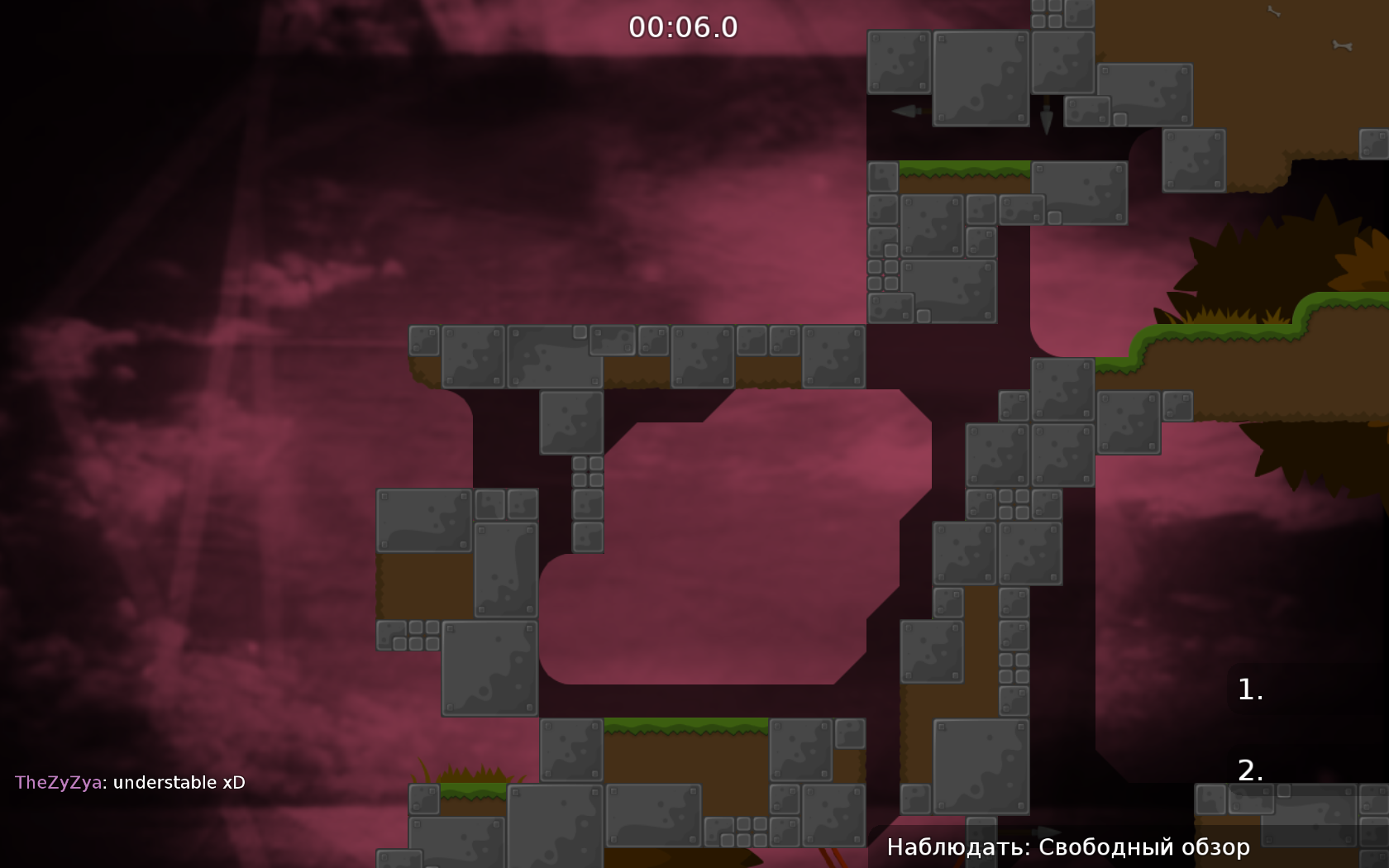The height and width of the screenshot is (868, 1389).
Task: Select the left-pointing arrow sign
Action: [x=905, y=110]
